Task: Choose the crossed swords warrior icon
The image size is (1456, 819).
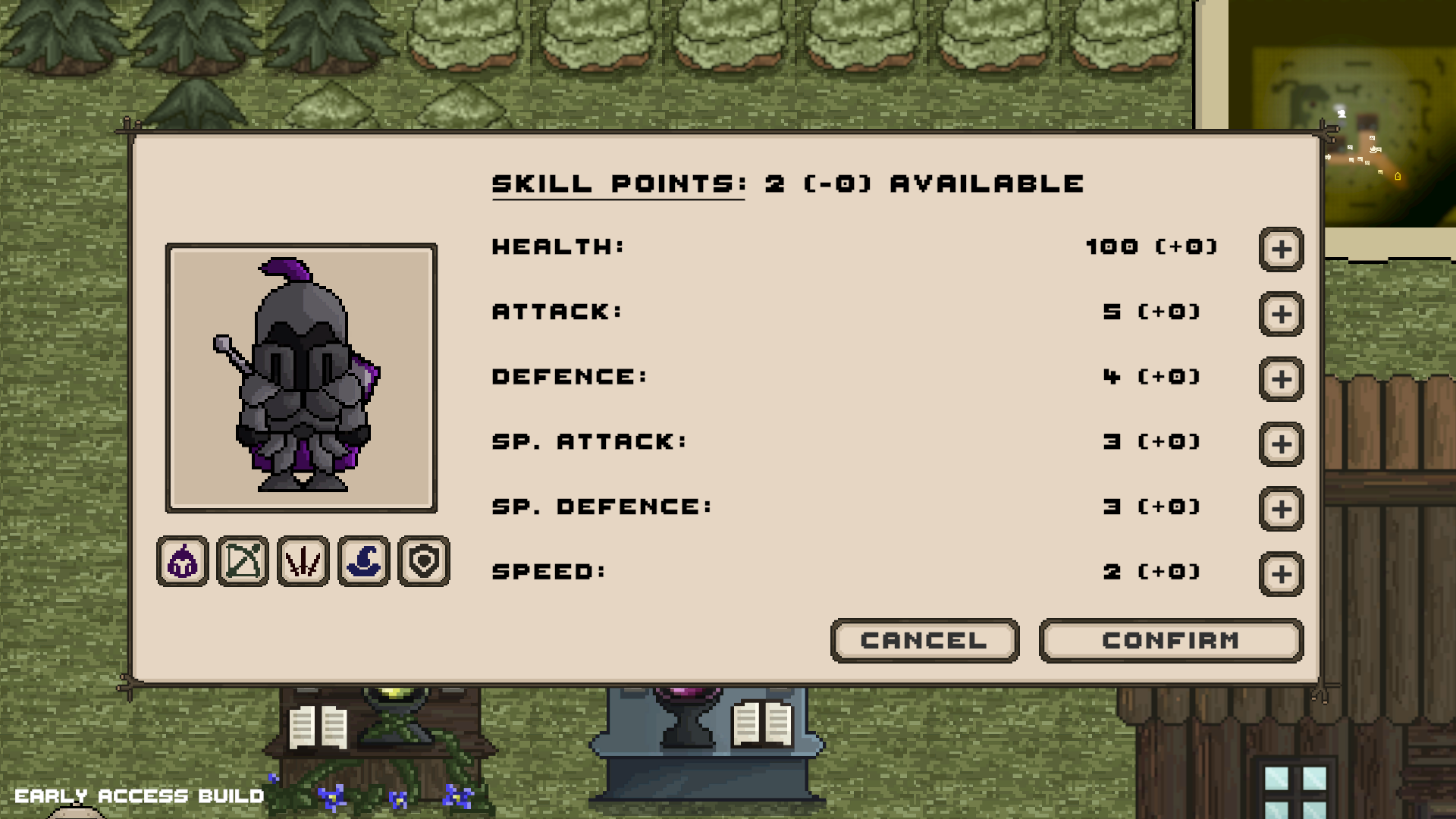Action: 303,561
